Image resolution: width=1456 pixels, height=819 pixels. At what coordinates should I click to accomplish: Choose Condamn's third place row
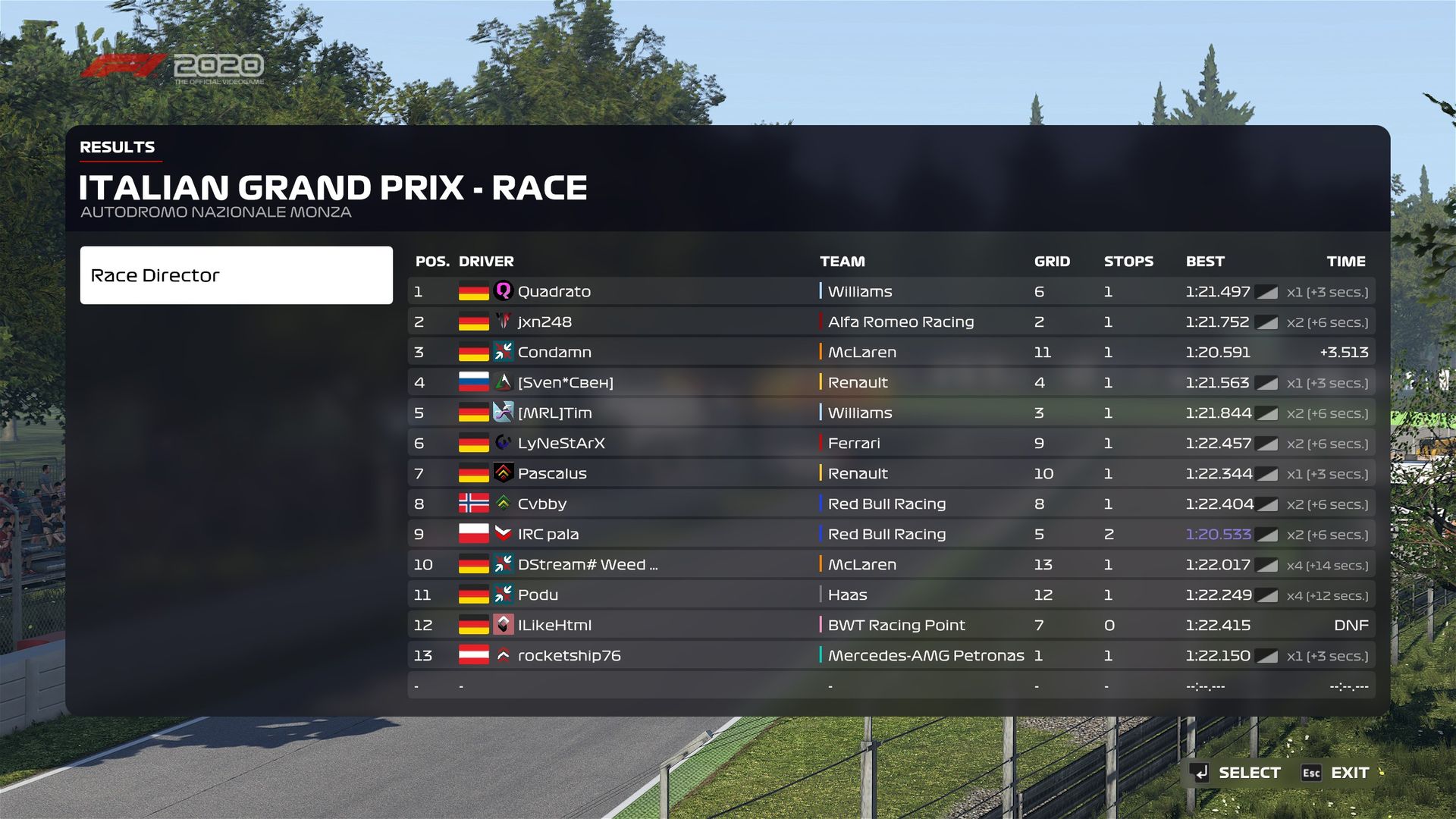[891, 352]
